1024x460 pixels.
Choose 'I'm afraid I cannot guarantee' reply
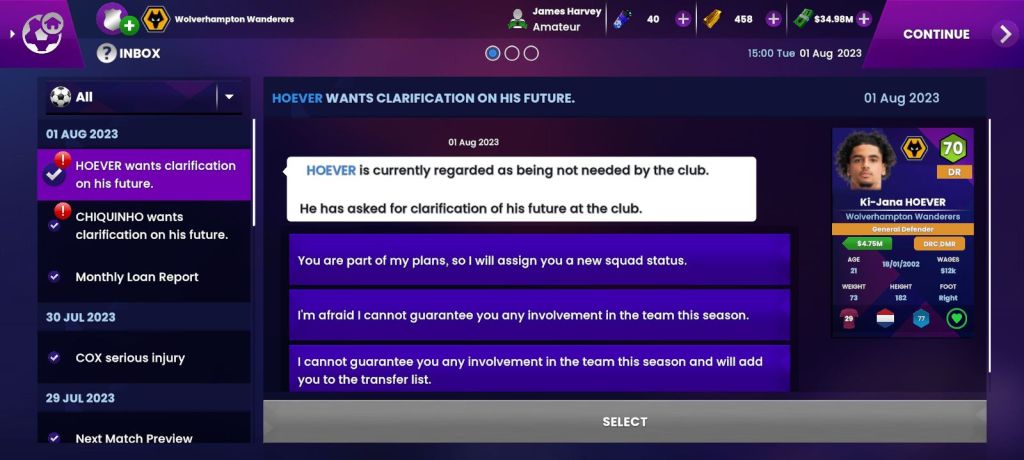point(540,315)
